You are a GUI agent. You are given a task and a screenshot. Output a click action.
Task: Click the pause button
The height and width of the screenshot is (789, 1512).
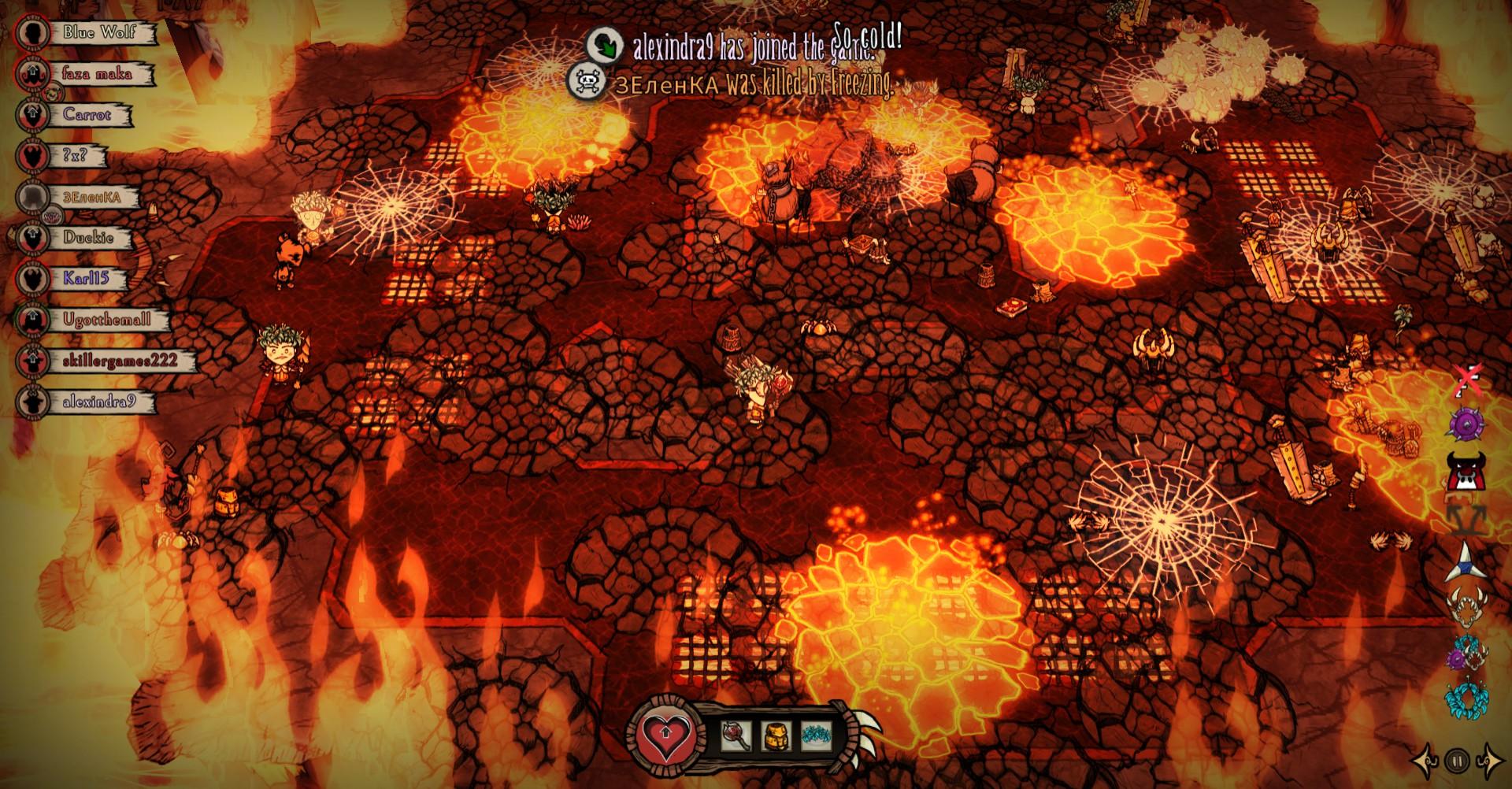(1457, 761)
